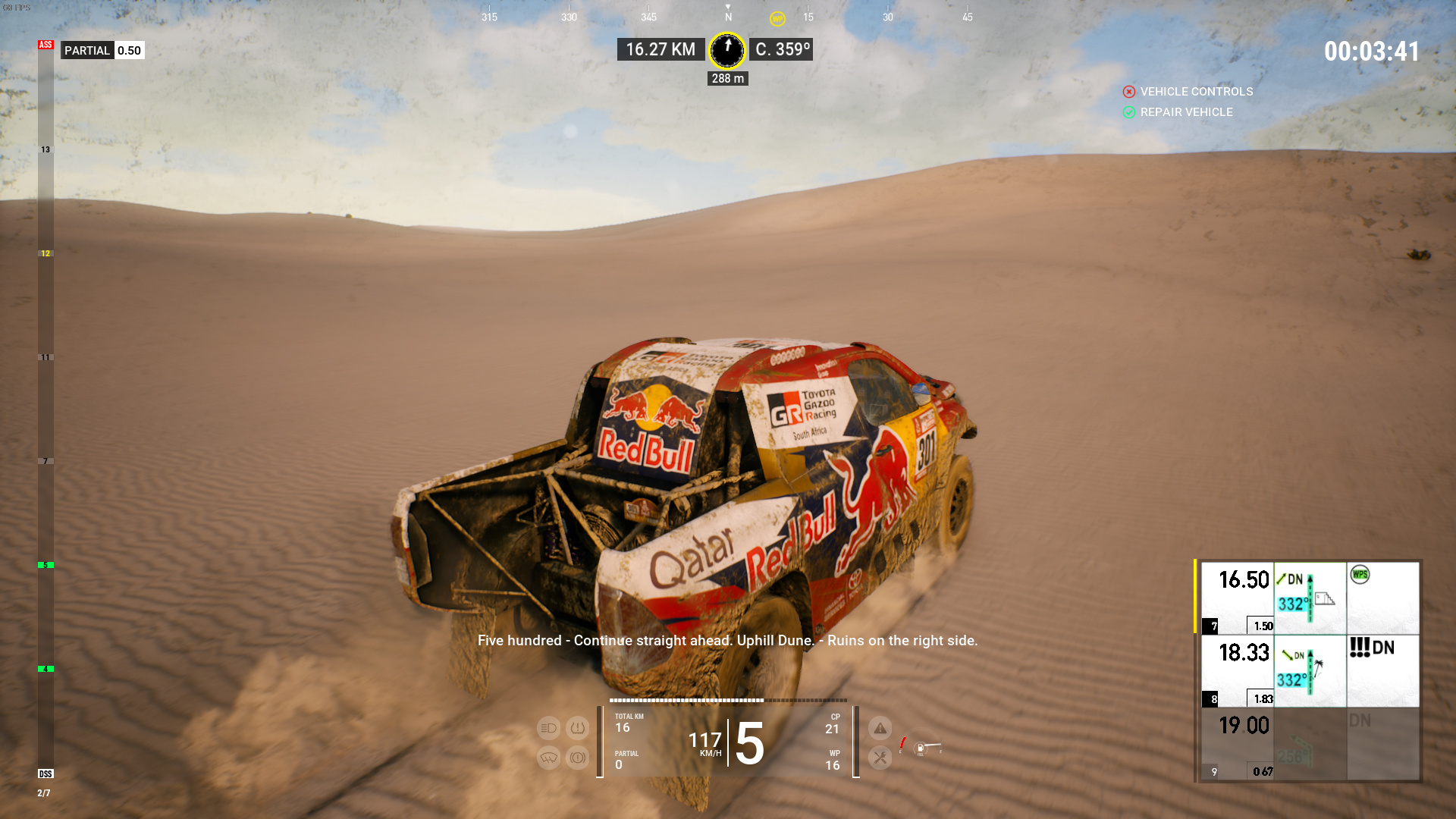Open the hazard warning triangle icon

coord(880,728)
